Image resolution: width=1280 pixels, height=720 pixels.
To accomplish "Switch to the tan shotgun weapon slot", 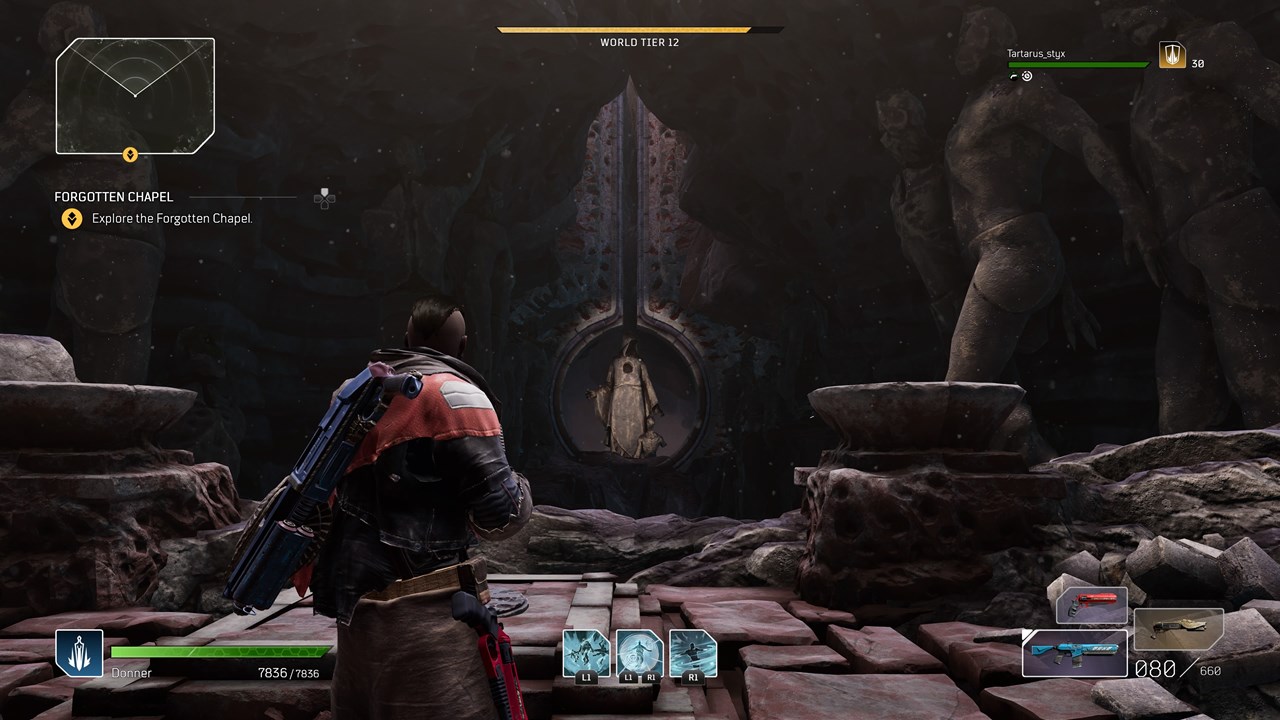I will 1178,630.
